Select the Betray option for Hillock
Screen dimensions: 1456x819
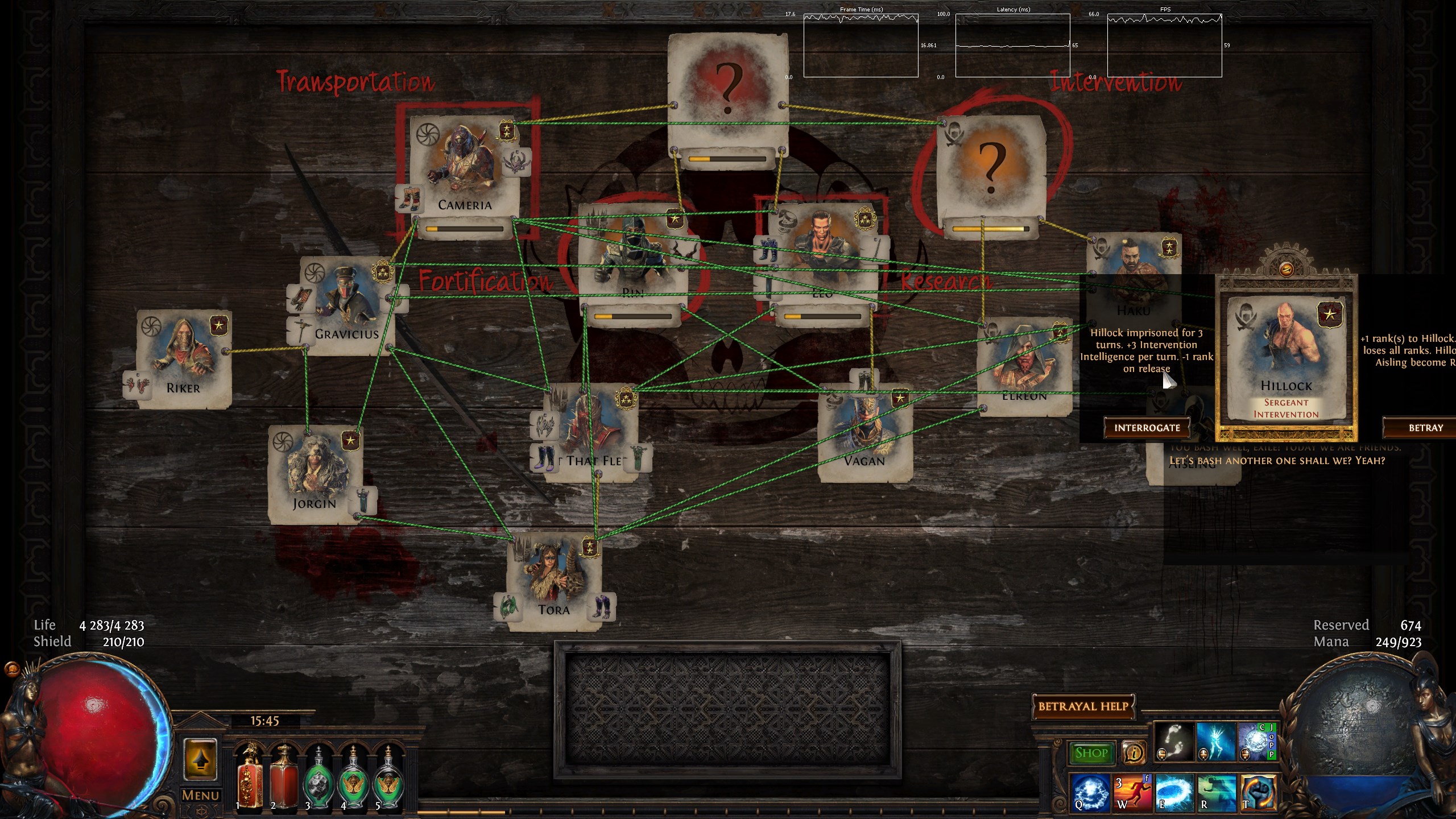[x=1425, y=428]
